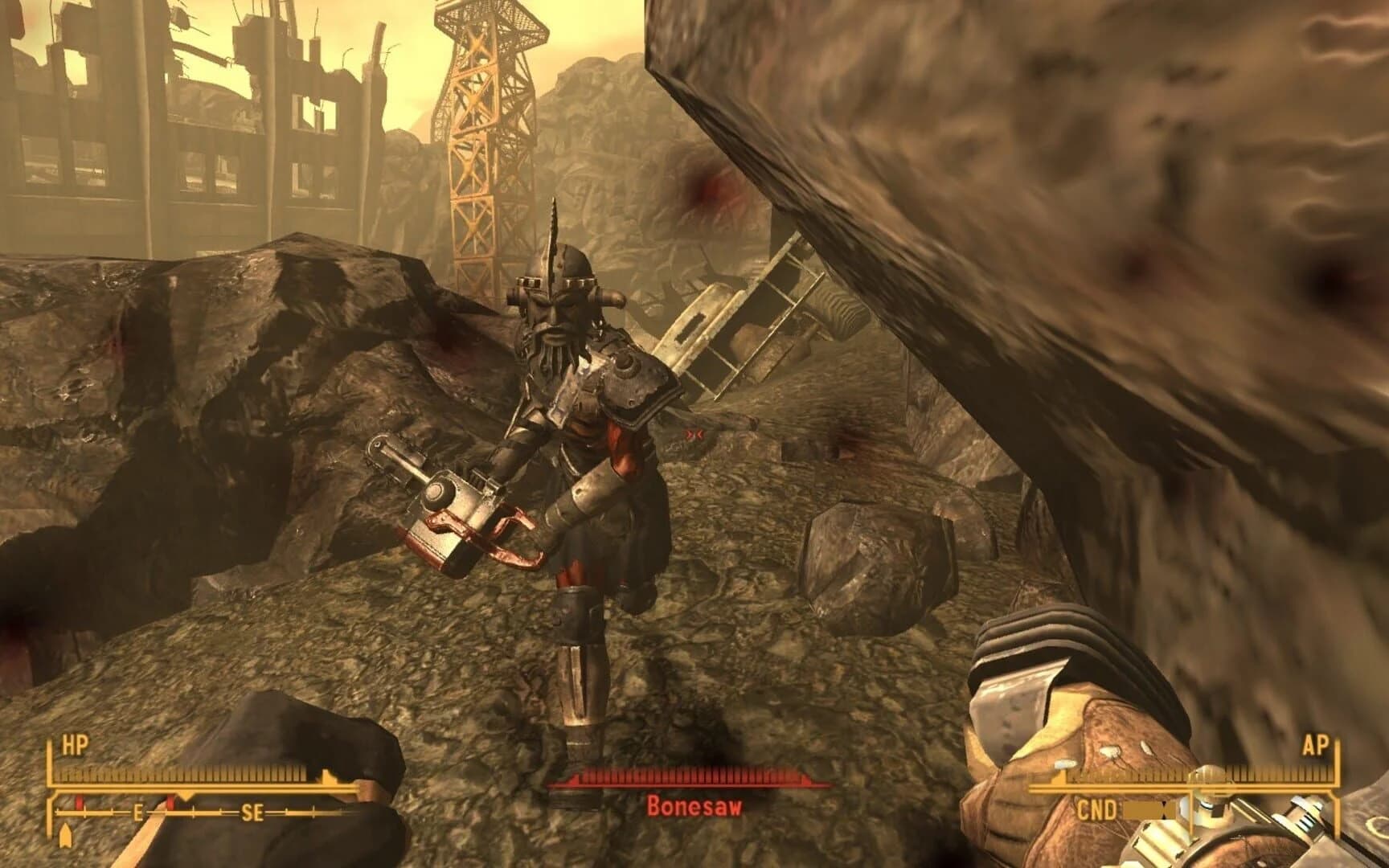Click the AP label in the HUD

click(x=1317, y=746)
